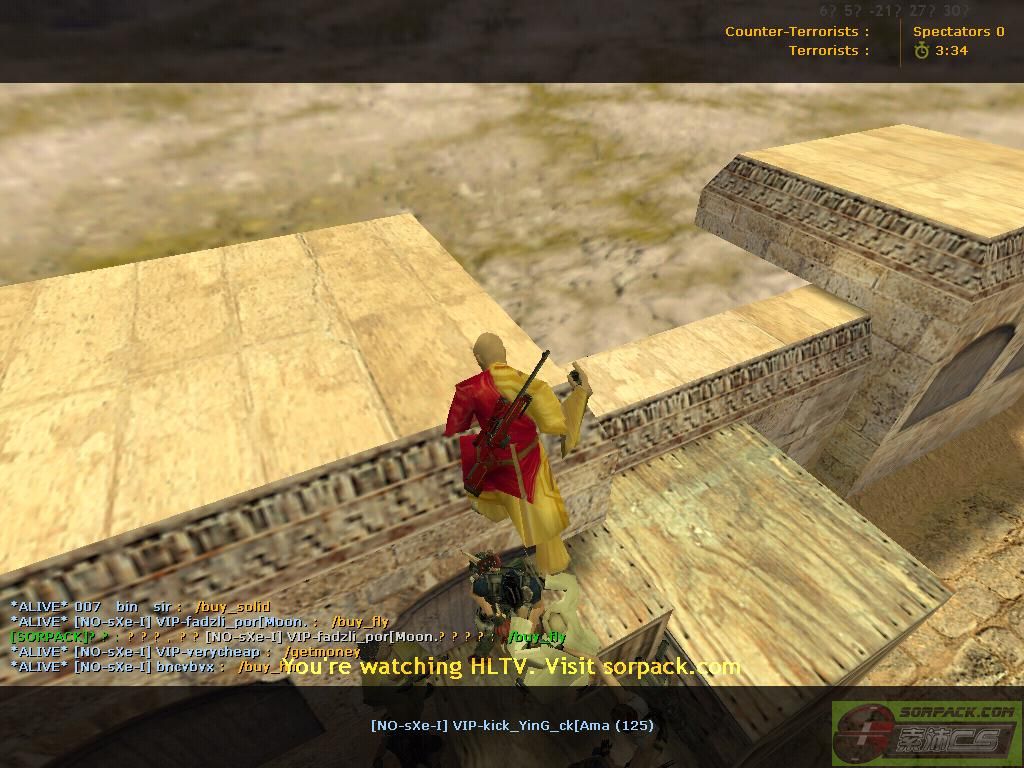Click the SORPACK.COM logo watermark
The height and width of the screenshot is (768, 1024).
(x=926, y=733)
